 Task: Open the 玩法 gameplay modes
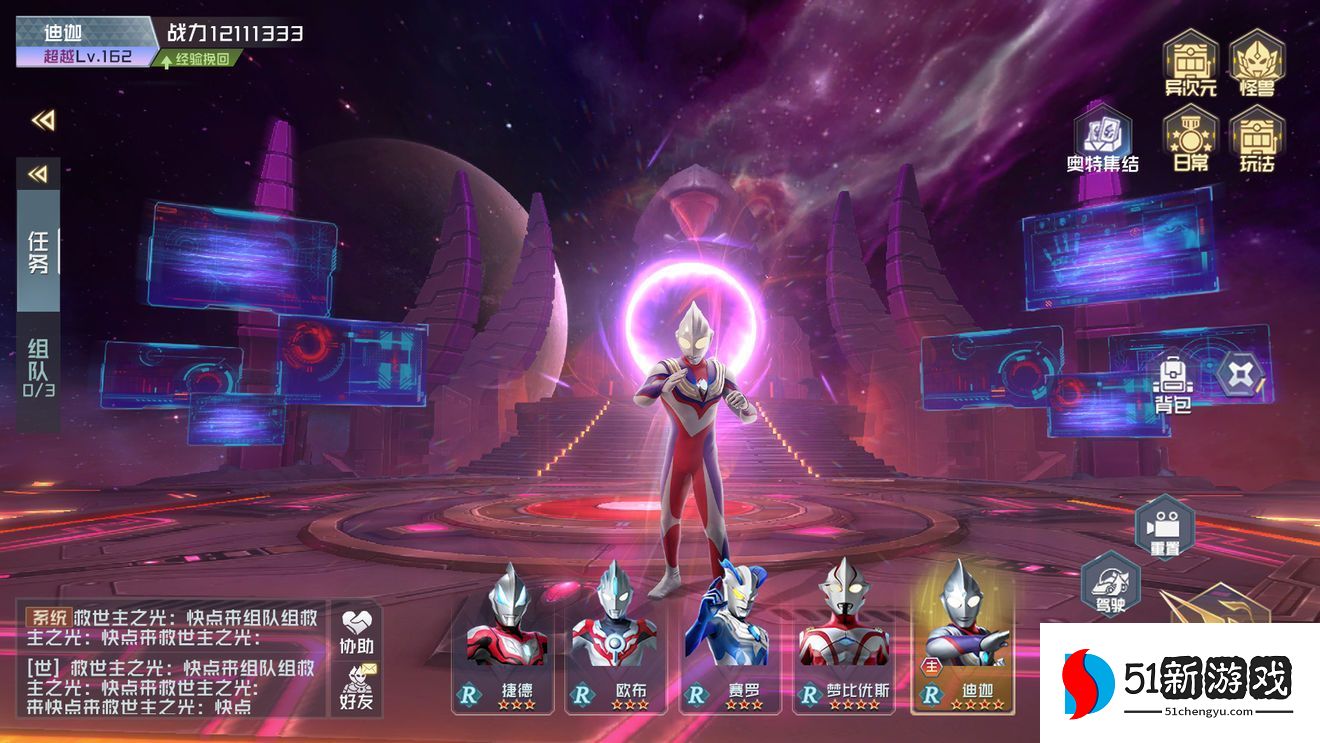(x=1257, y=138)
